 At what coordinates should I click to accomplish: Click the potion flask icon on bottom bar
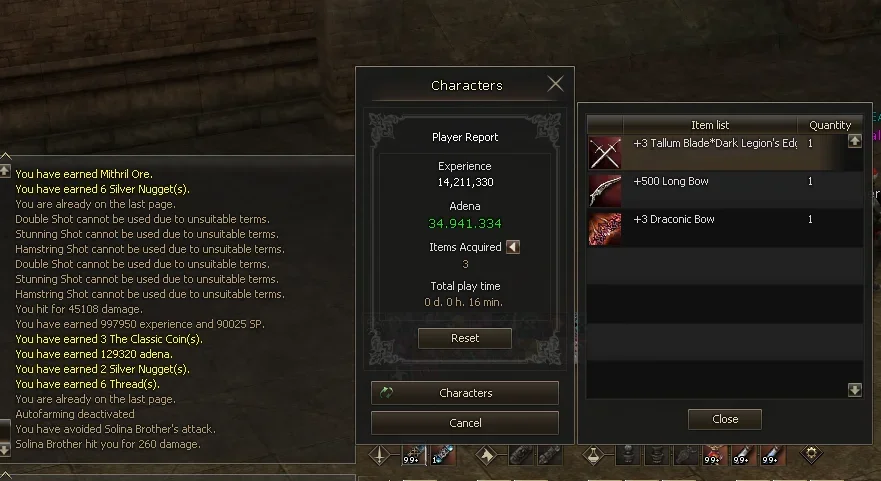[596, 456]
